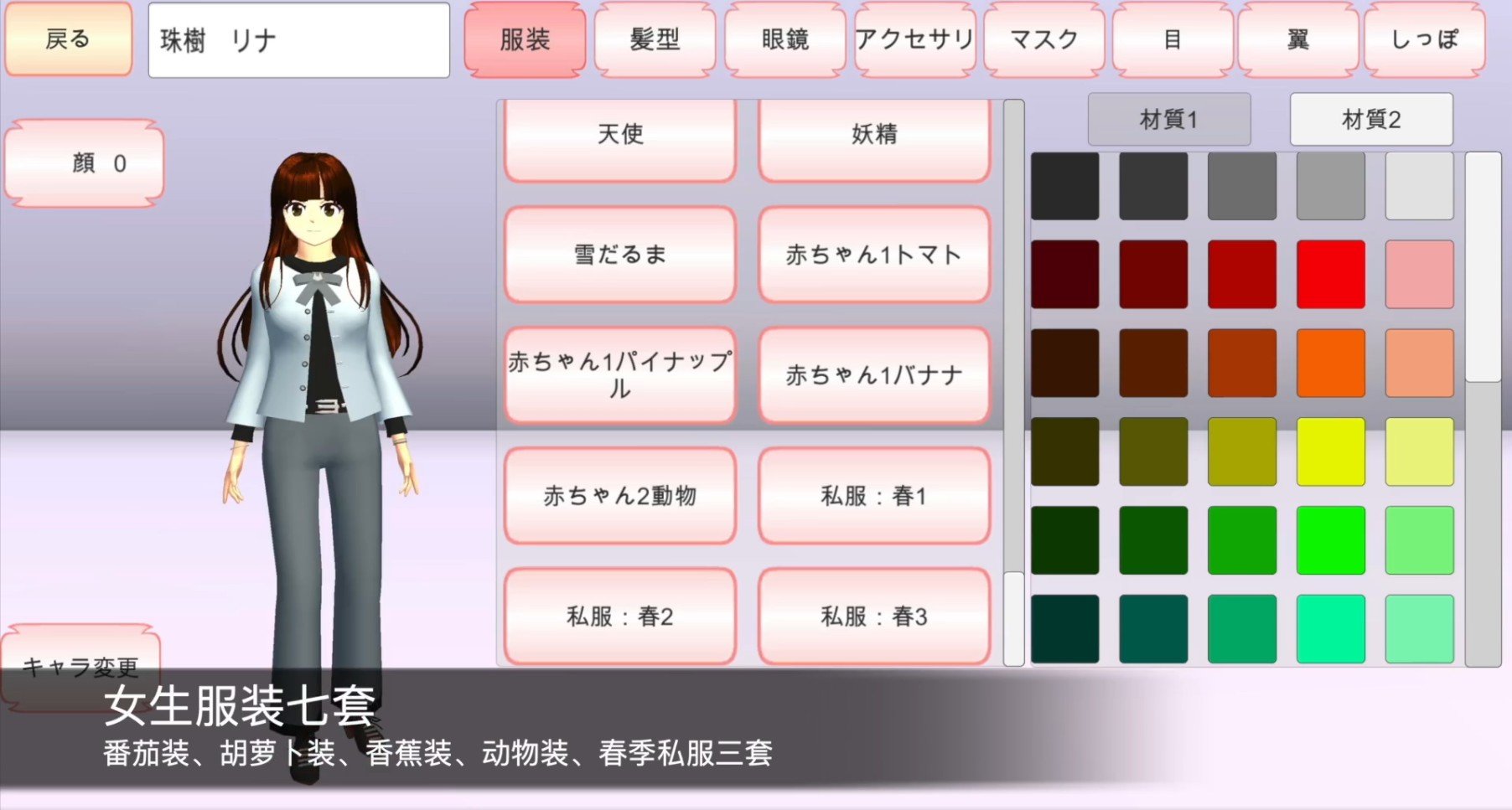The image size is (1512, 810).
Task: Click the キャラ変更 character change button
Action: pyautogui.click(x=81, y=668)
